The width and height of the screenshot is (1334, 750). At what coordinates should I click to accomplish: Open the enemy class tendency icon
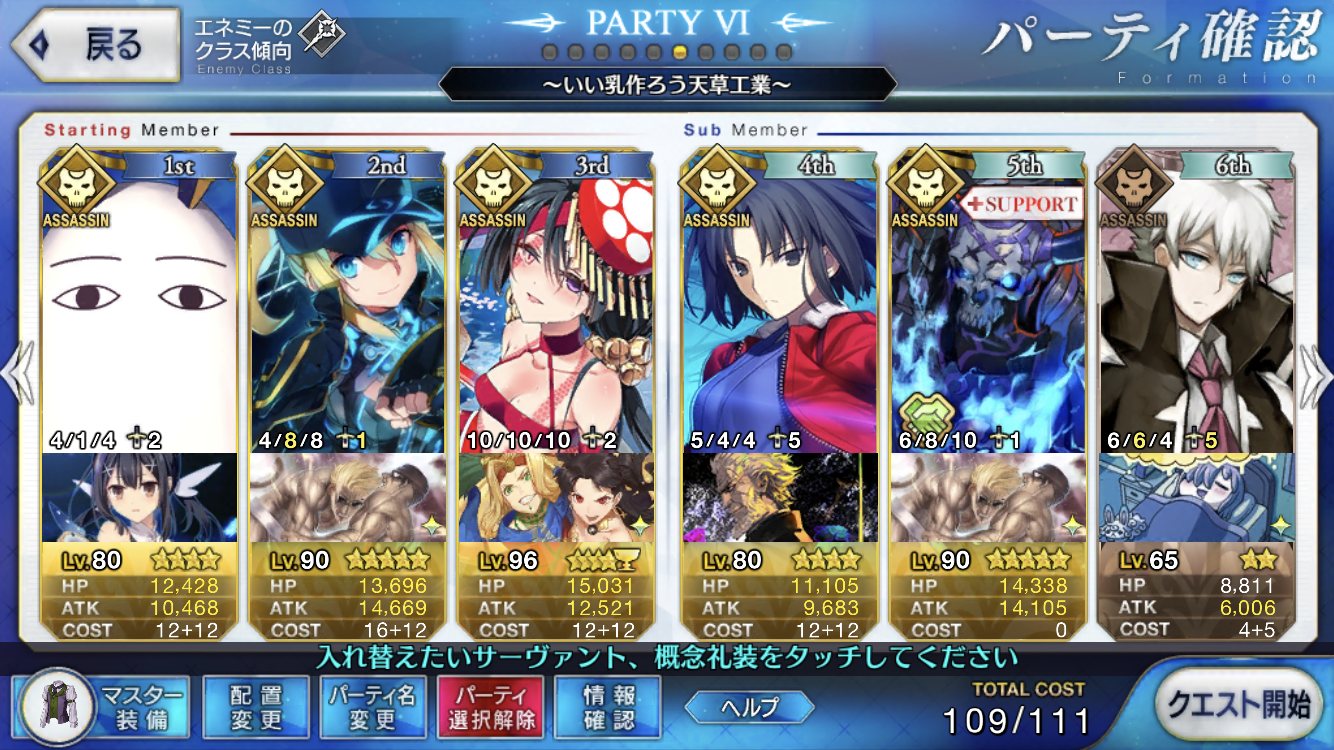[x=323, y=36]
